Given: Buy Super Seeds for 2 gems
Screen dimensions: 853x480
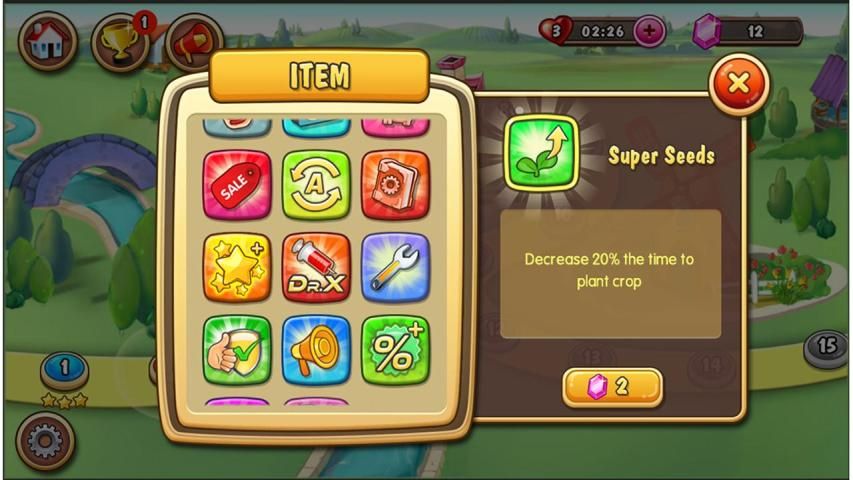Looking at the screenshot, I should (x=612, y=387).
